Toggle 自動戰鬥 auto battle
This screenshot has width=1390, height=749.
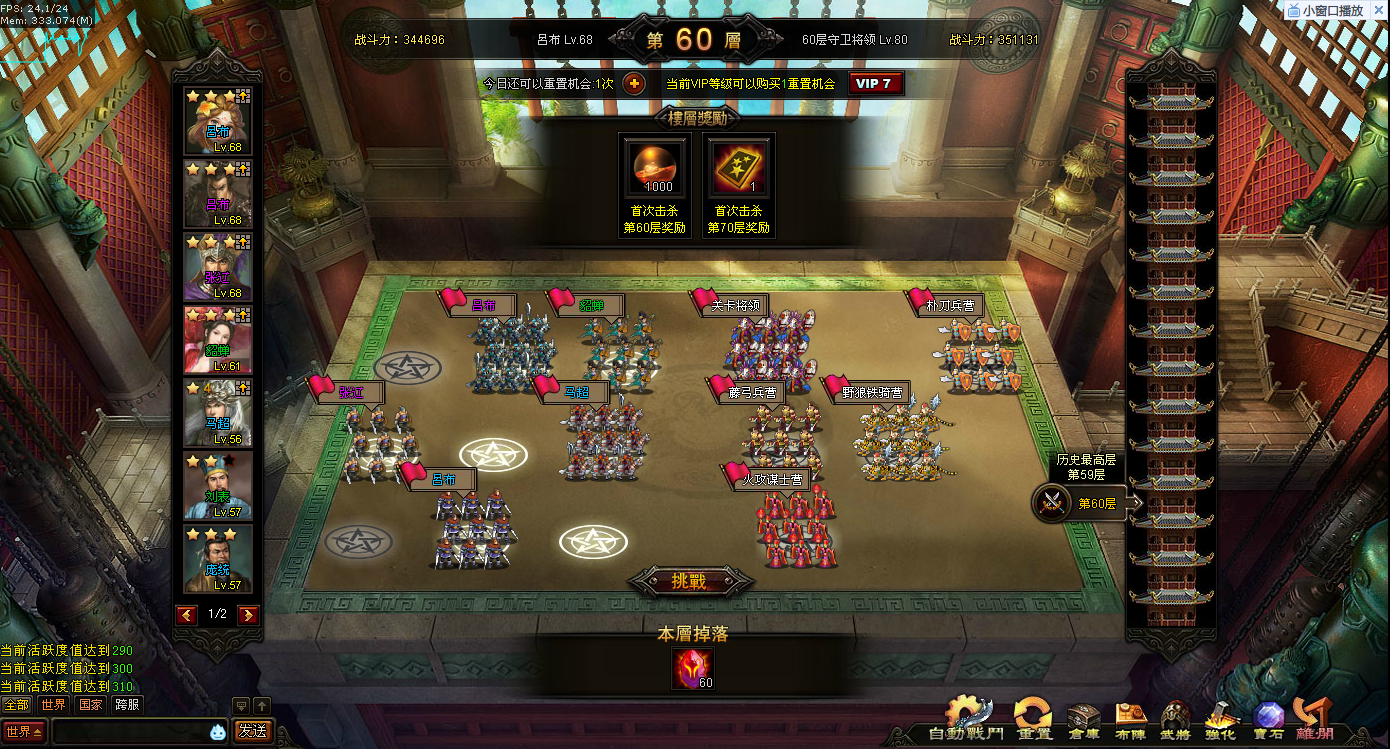point(968,720)
